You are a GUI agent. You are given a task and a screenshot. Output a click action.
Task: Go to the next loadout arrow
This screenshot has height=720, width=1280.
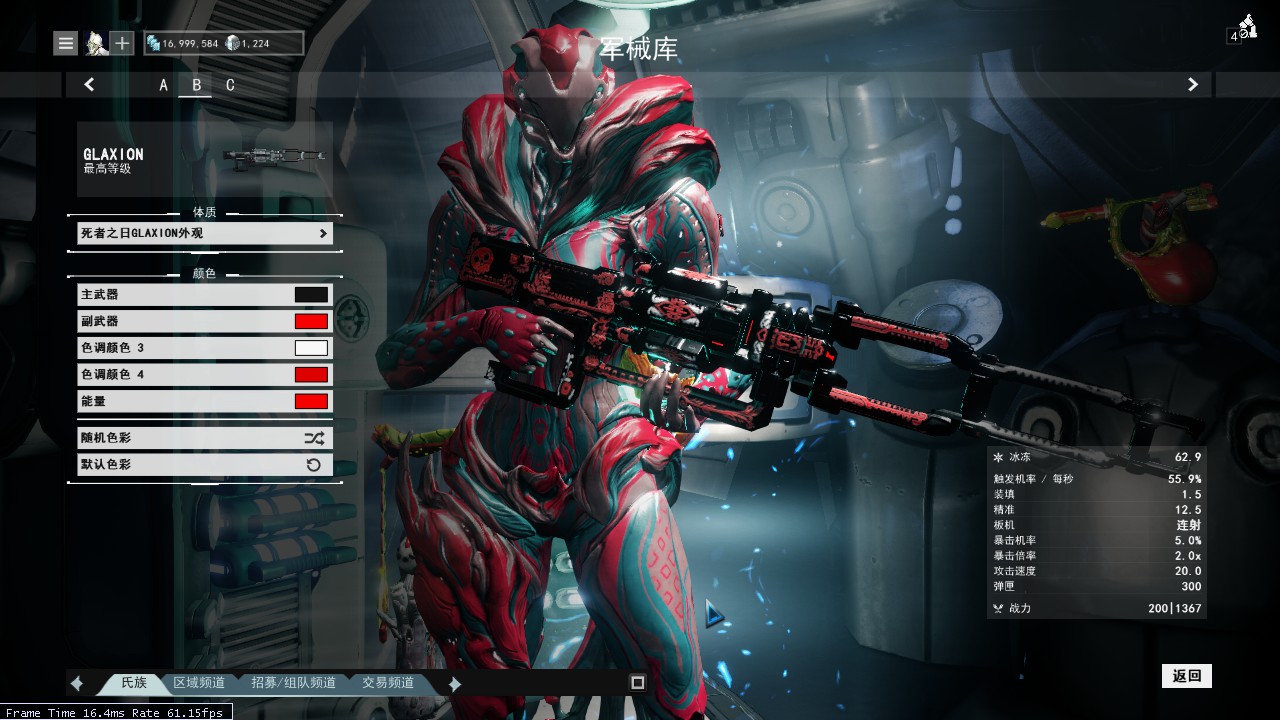1192,85
